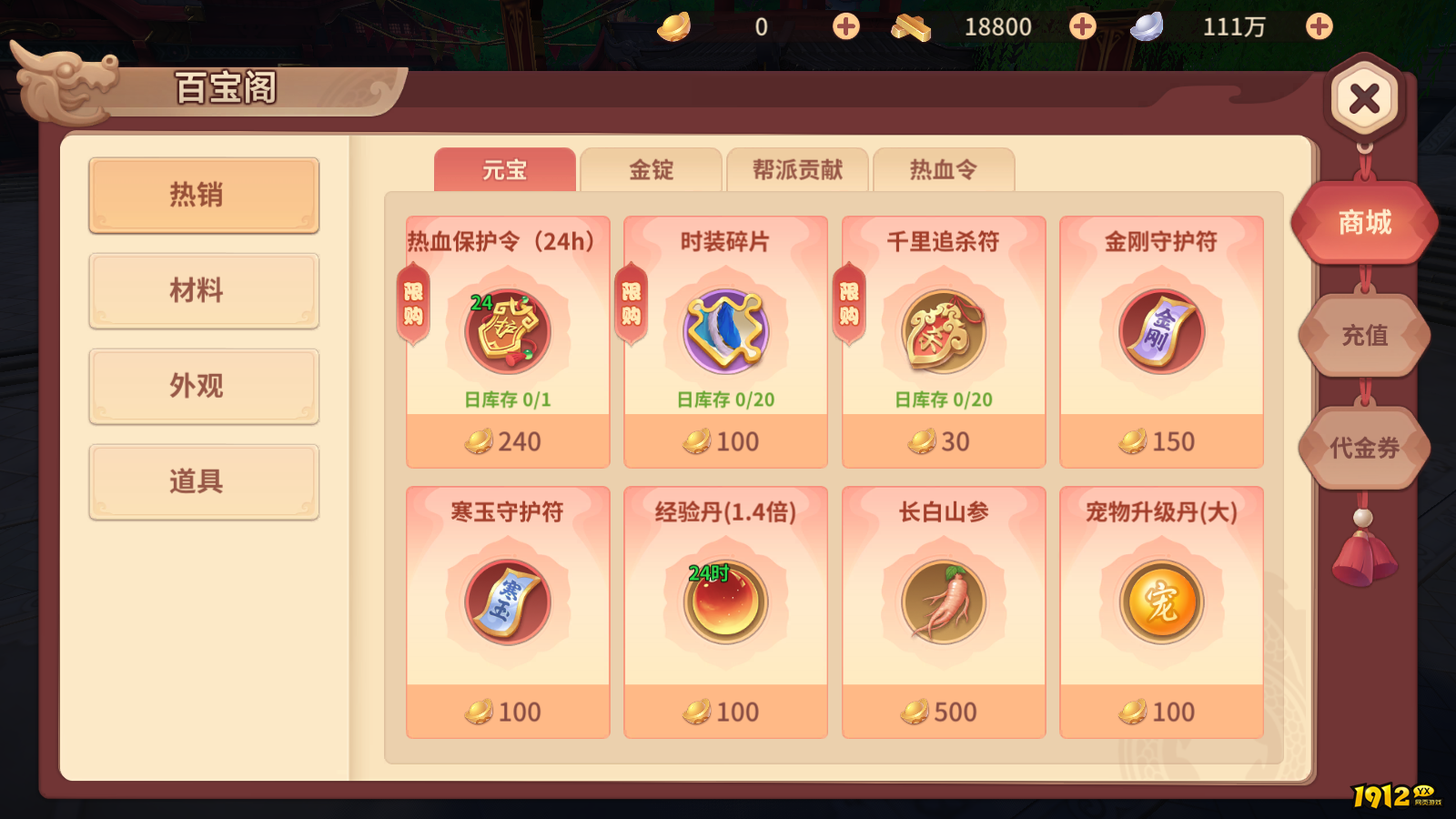This screenshot has width=1456, height=819.
Task: Open the 材料 category in the sidebar
Action: click(x=203, y=291)
